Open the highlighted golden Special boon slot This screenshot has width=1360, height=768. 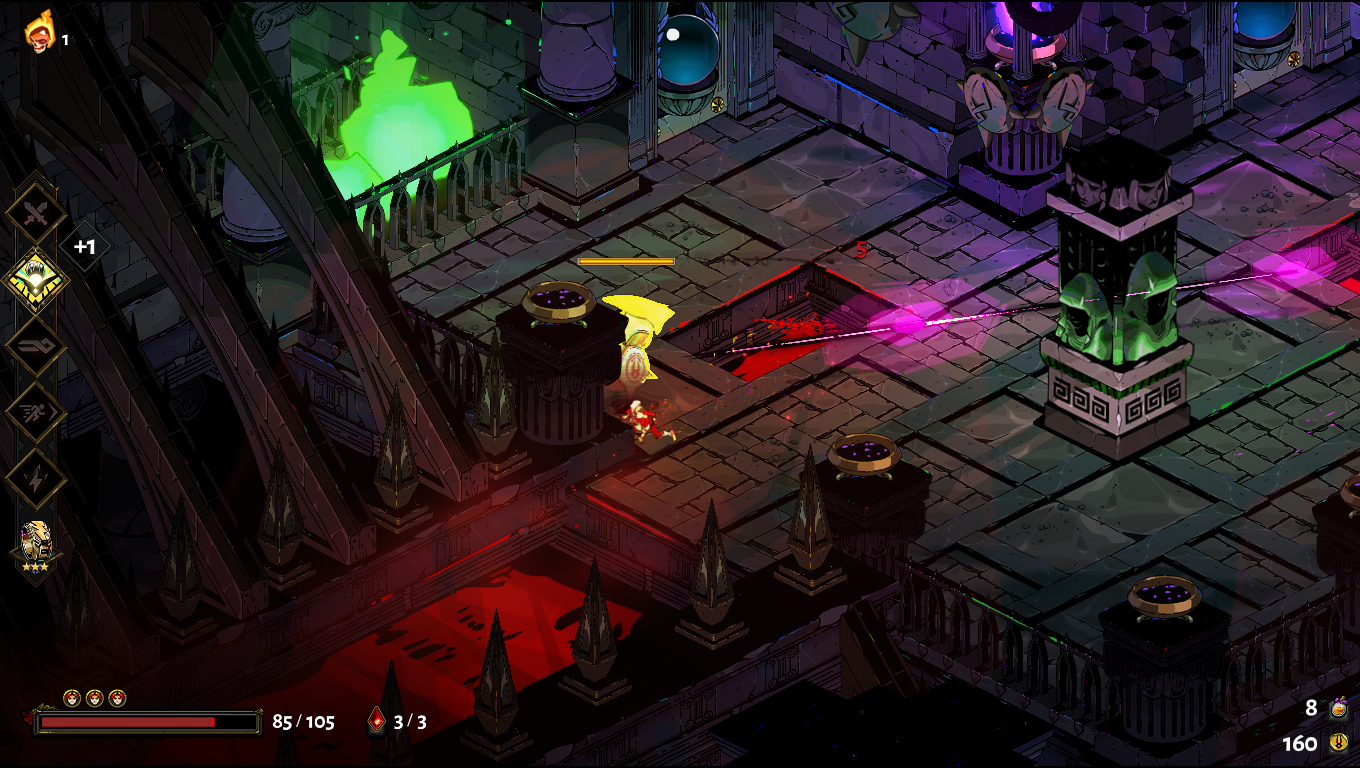[x=36, y=280]
